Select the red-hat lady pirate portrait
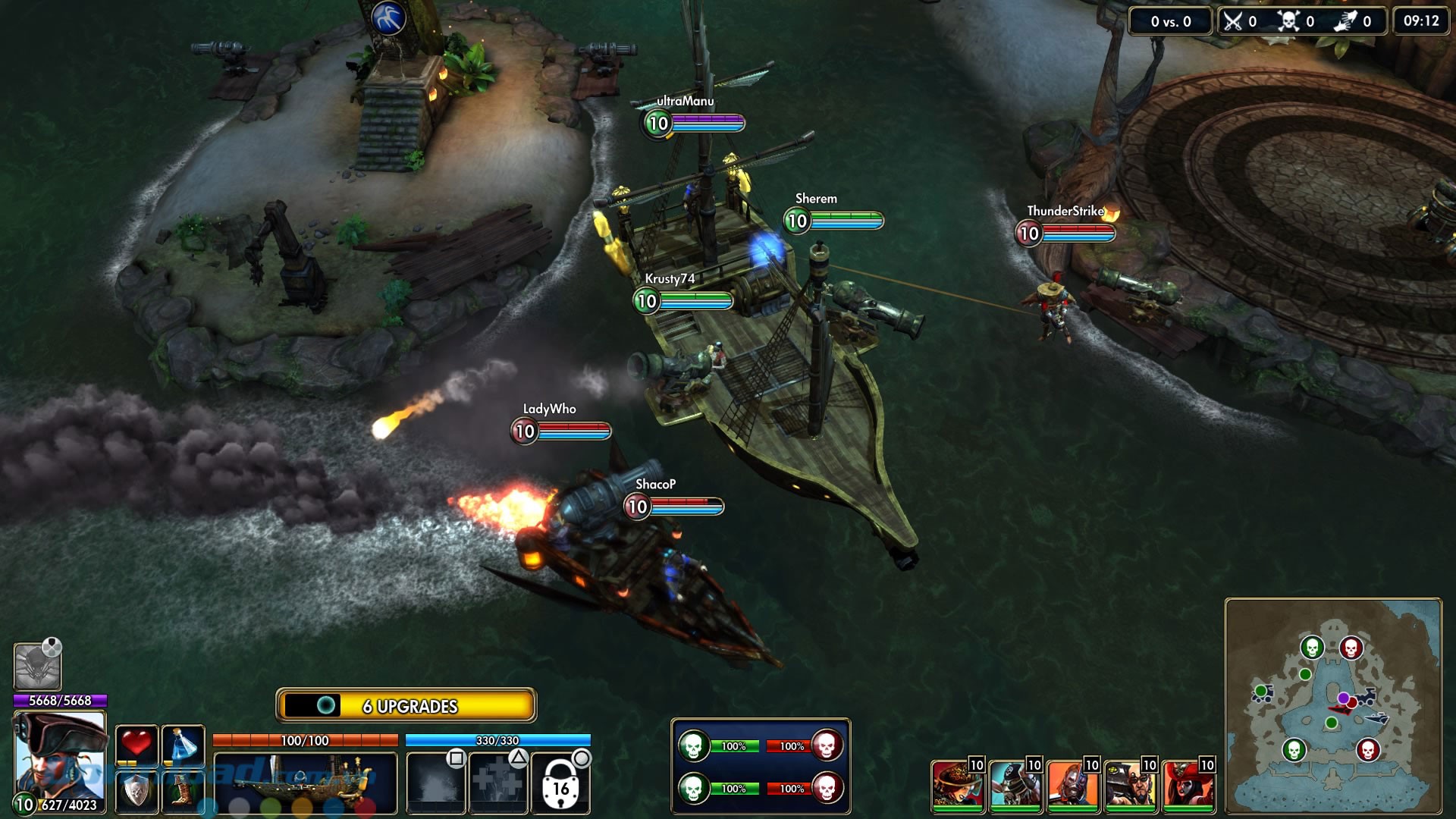Image resolution: width=1456 pixels, height=819 pixels. coord(1188,786)
